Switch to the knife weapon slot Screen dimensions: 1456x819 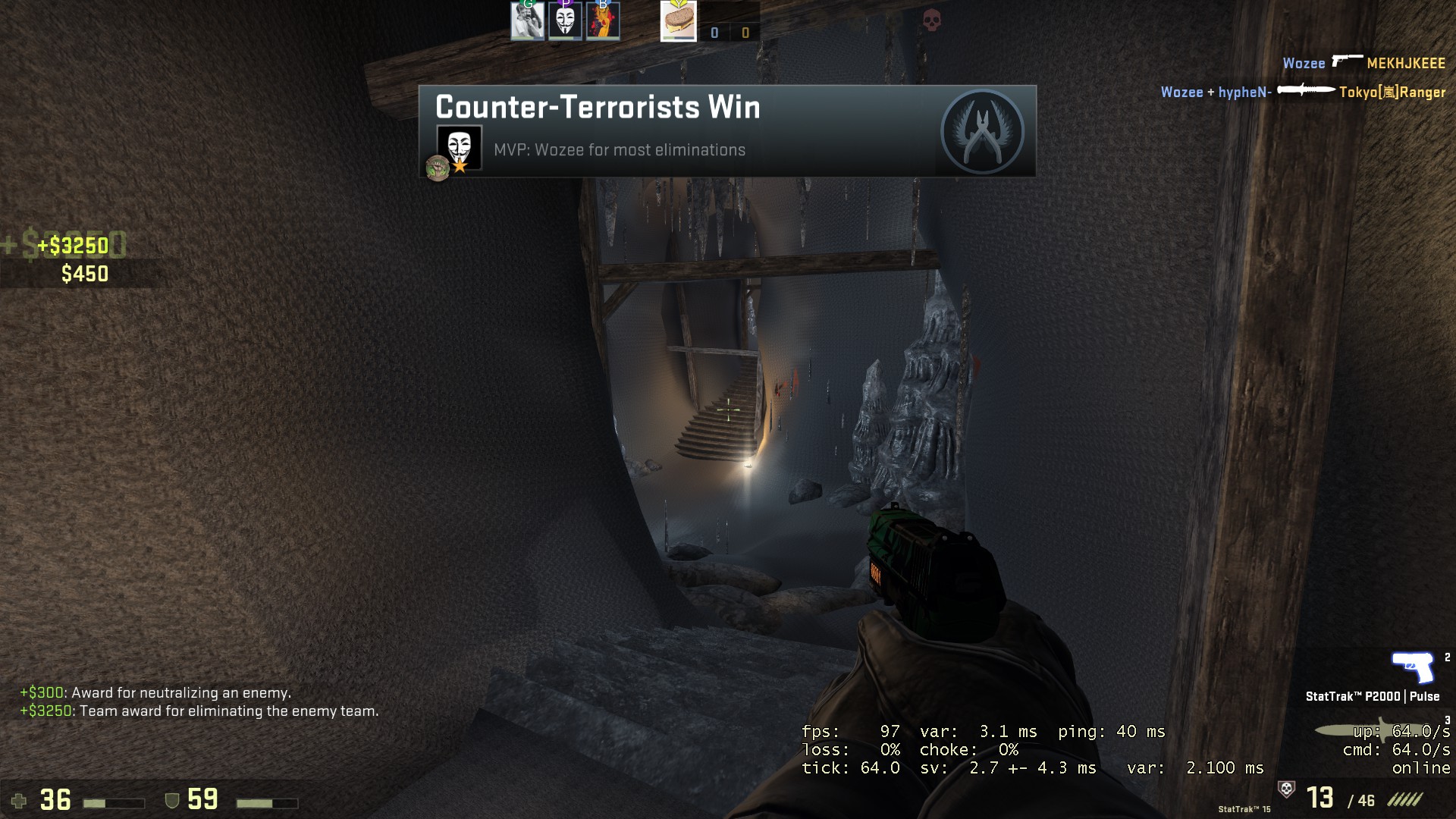[1357, 730]
